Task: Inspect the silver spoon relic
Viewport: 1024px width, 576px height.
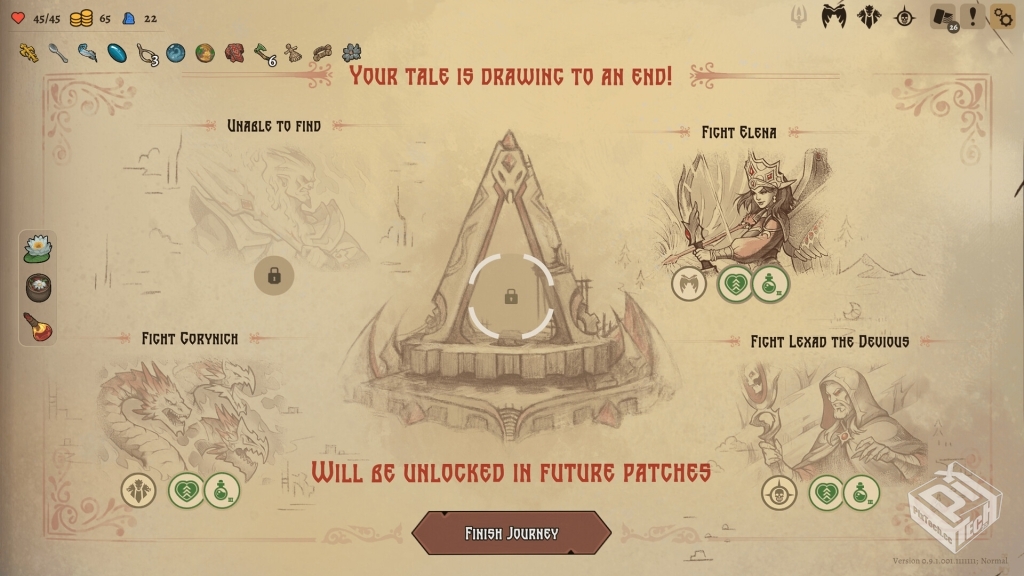Action: click(59, 52)
